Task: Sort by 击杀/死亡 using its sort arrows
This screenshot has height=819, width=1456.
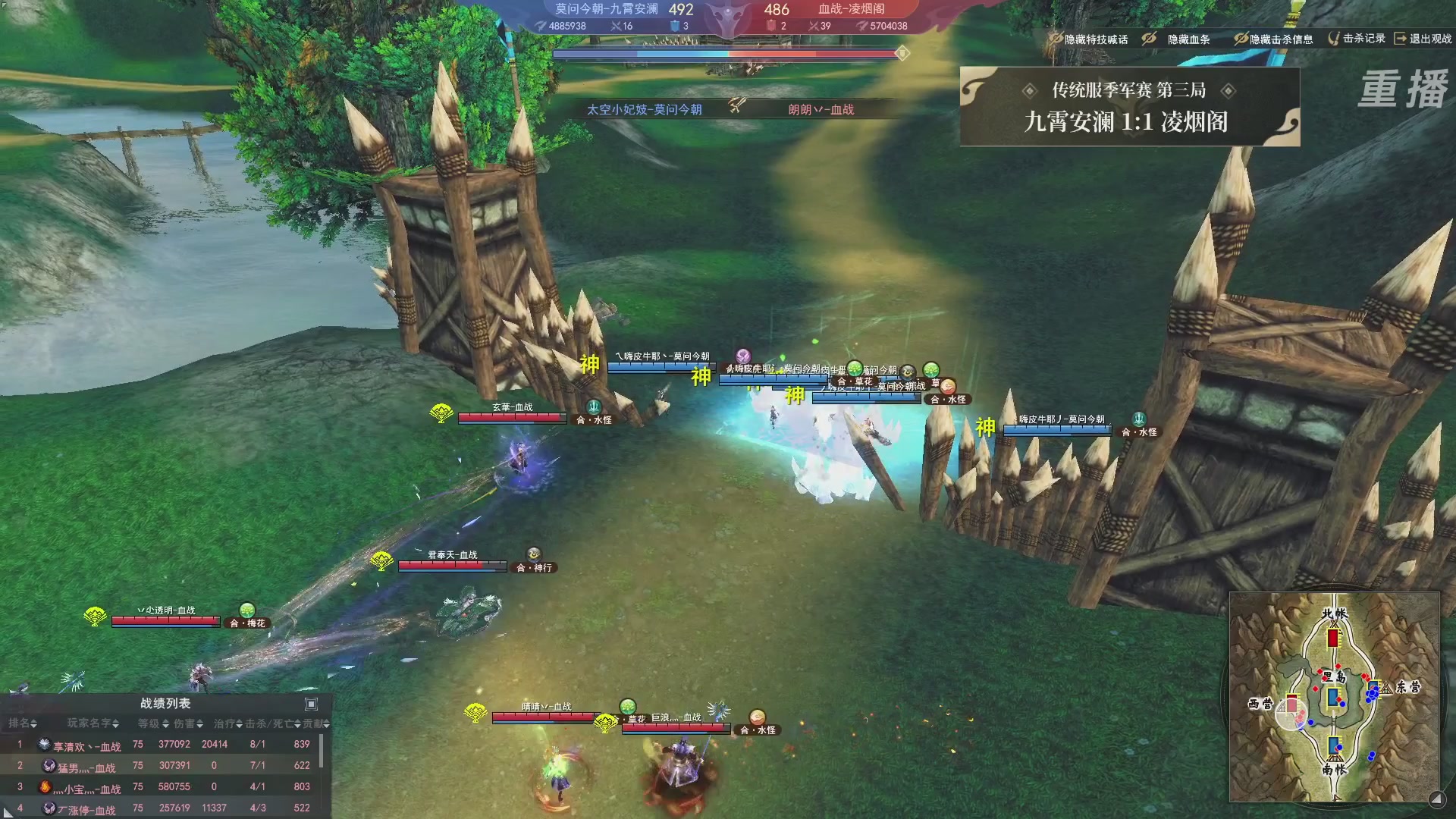Action: [x=297, y=724]
